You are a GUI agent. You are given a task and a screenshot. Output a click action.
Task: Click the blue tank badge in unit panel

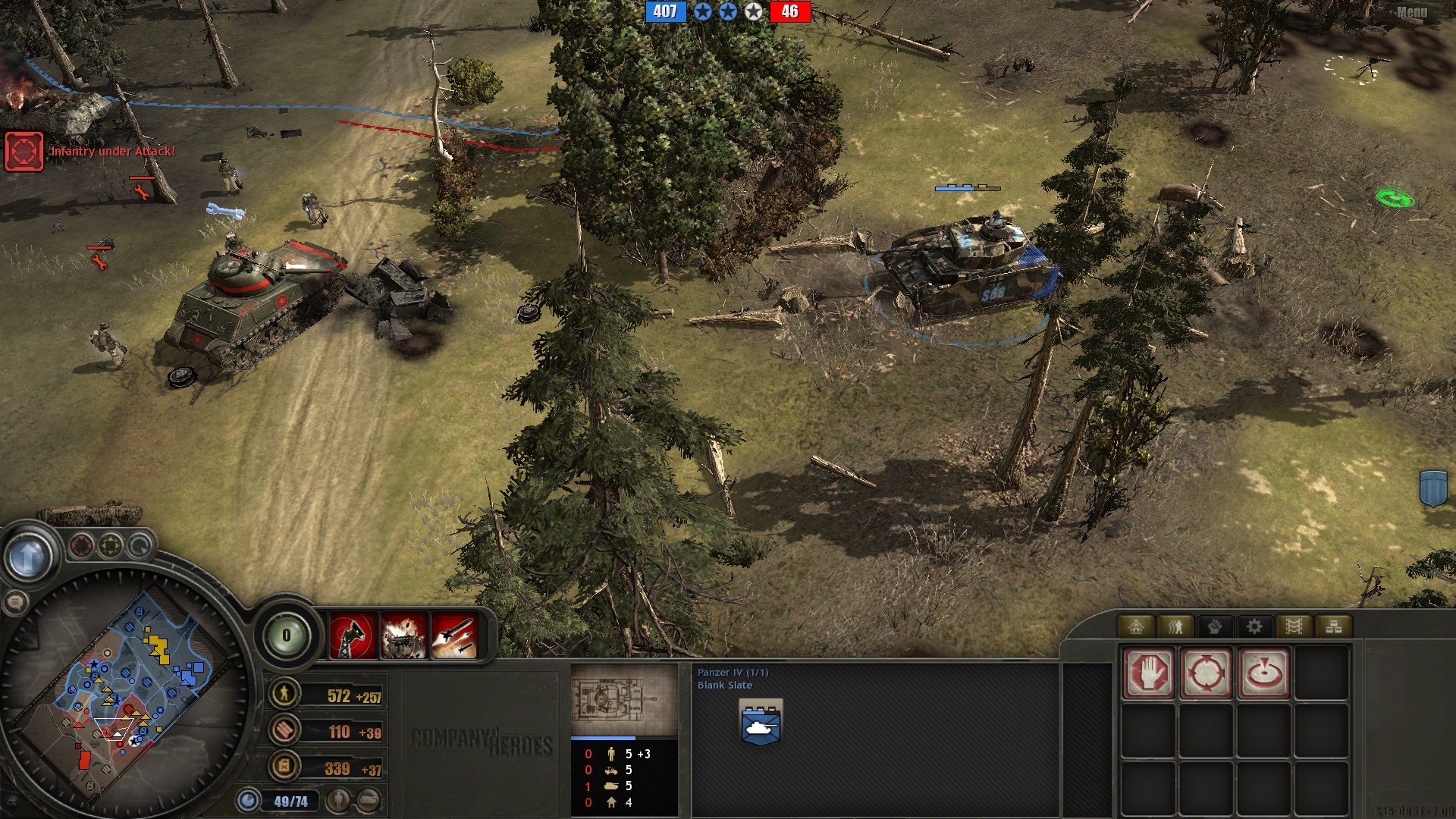[761, 723]
